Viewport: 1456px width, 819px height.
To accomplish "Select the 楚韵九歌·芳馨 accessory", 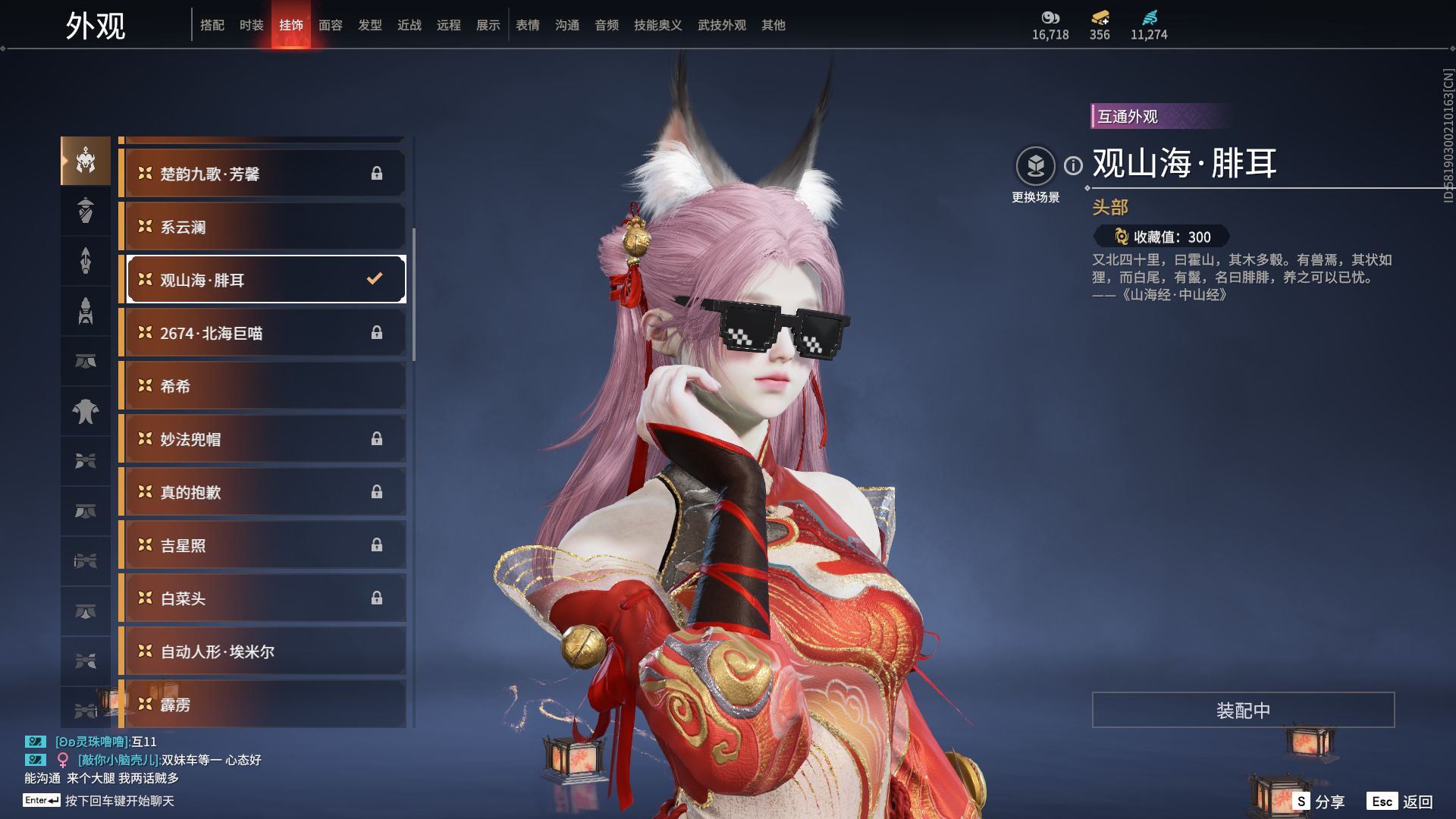I will pyautogui.click(x=262, y=174).
